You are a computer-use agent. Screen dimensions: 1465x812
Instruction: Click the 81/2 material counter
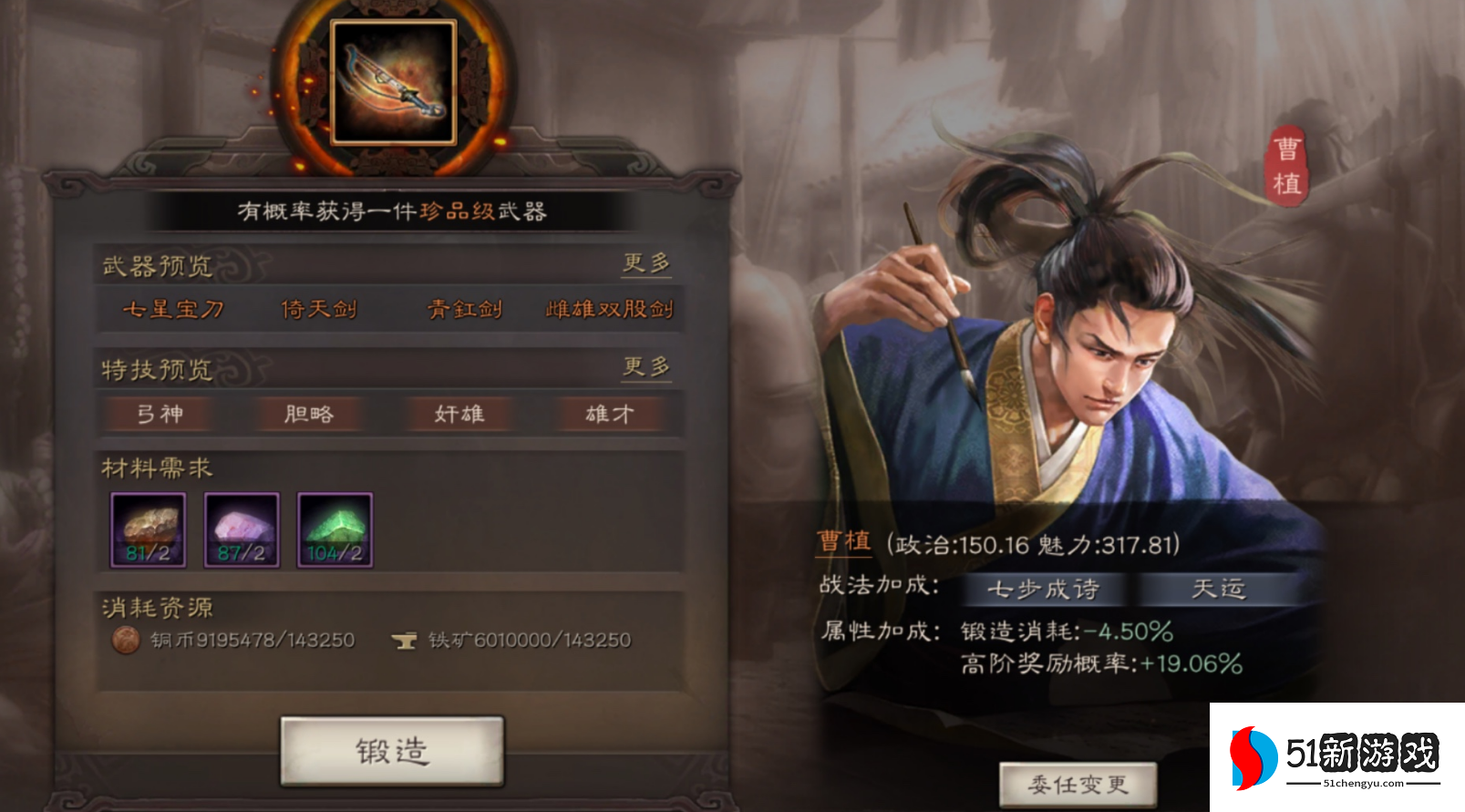(x=147, y=553)
